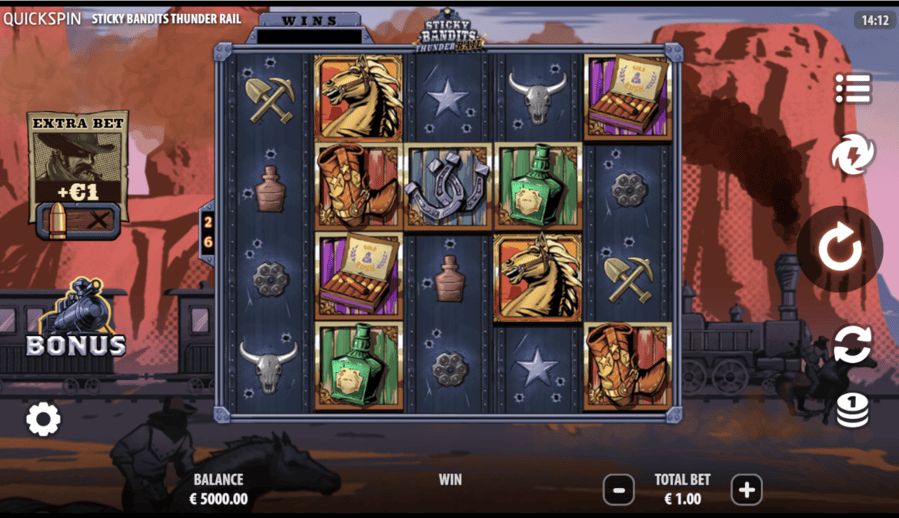Open the paytable menu list icon

(x=853, y=88)
